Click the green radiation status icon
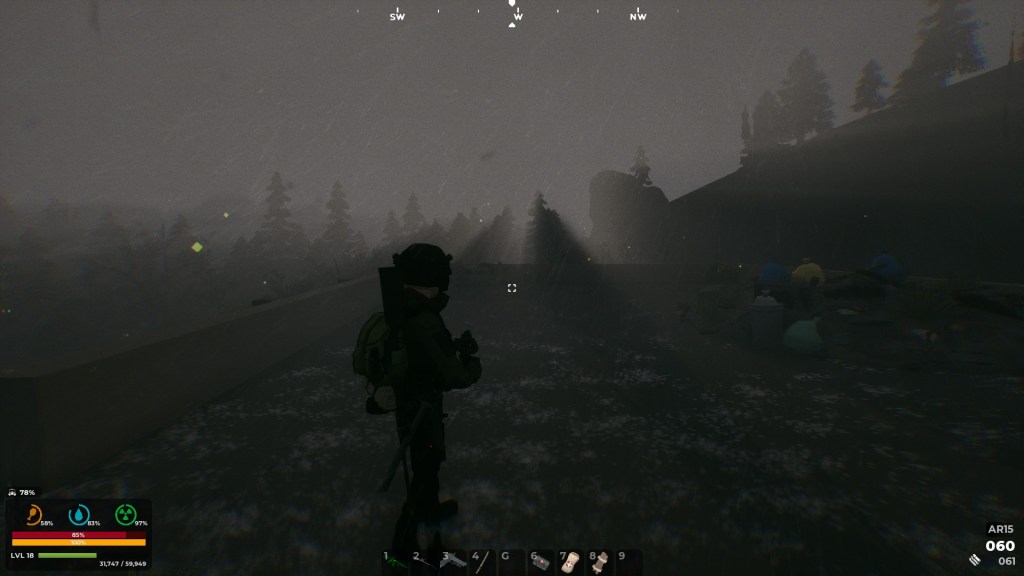This screenshot has height=576, width=1024. pos(124,515)
